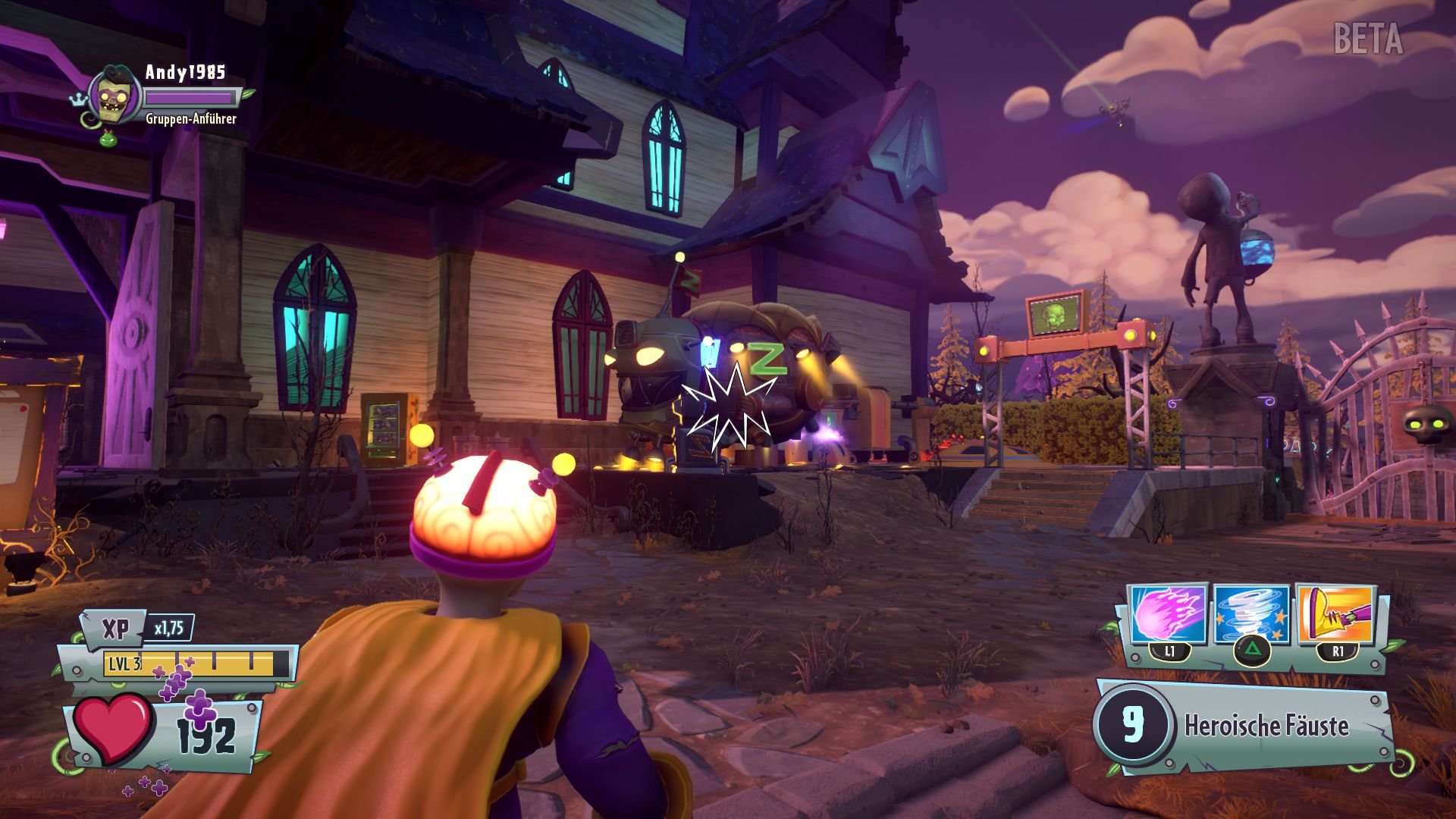Click the purple health bar beside the portrait
The width and height of the screenshot is (1456, 819).
(x=190, y=97)
